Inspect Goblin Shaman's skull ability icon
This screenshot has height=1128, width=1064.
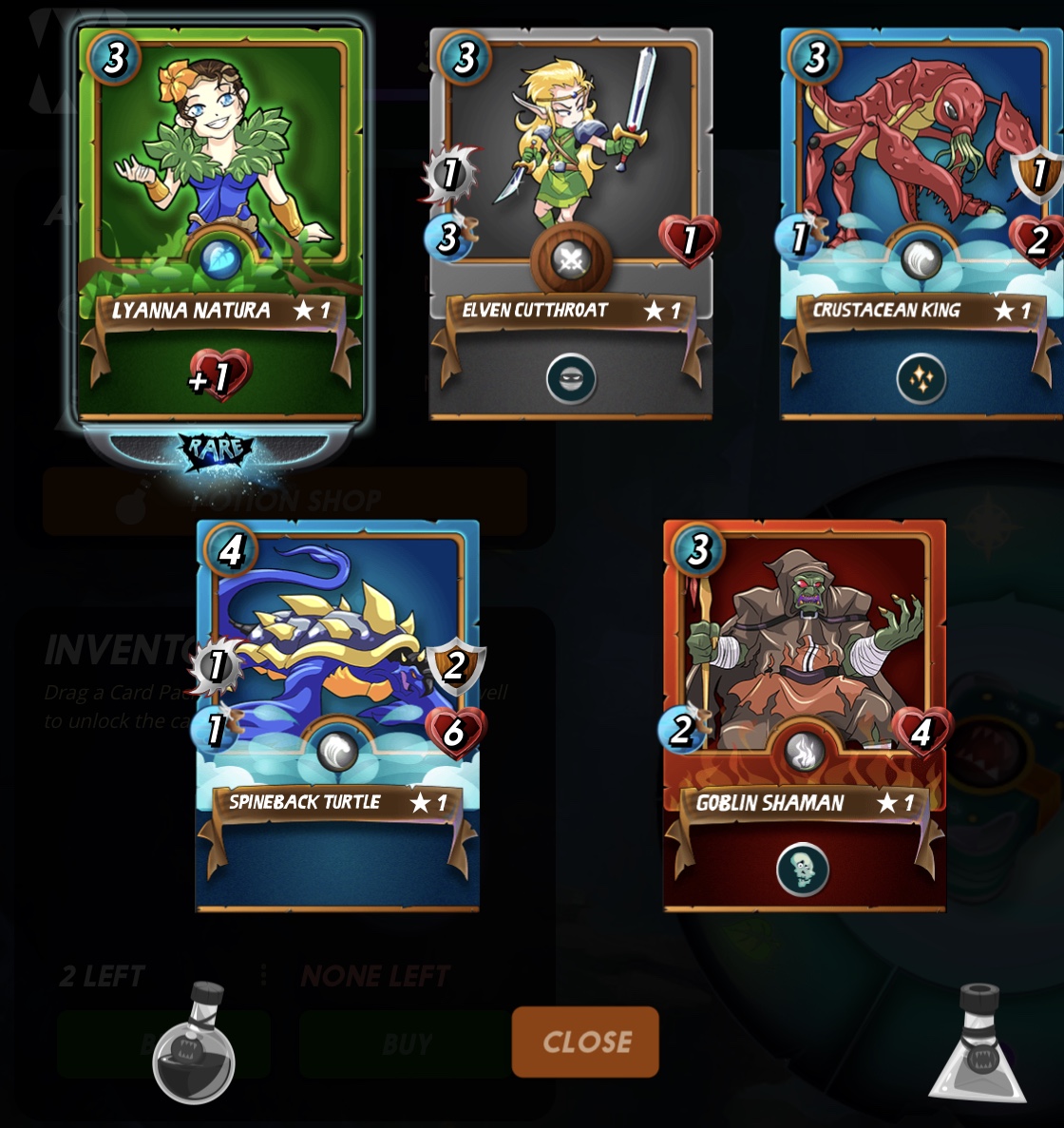803,870
